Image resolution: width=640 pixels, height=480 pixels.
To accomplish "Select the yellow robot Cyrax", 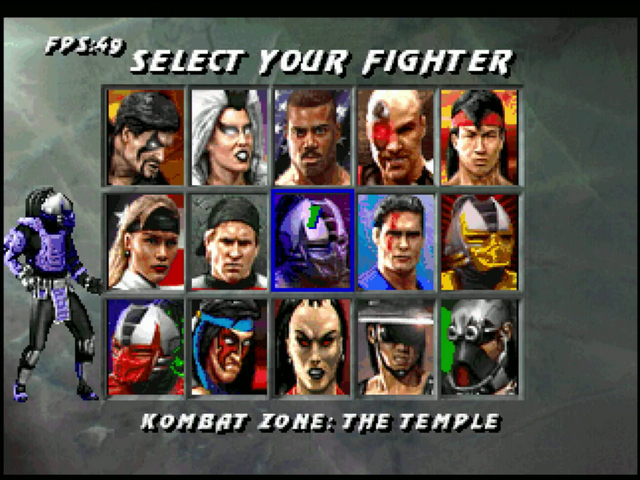I will [478, 241].
